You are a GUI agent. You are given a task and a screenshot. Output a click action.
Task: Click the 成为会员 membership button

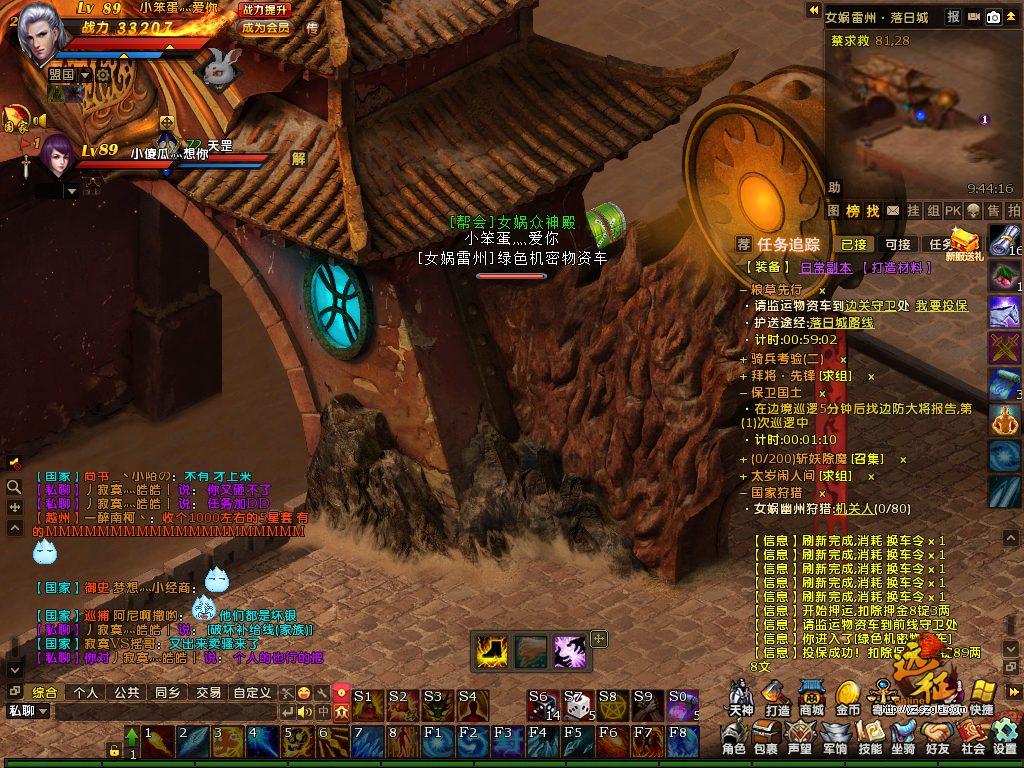[x=265, y=28]
